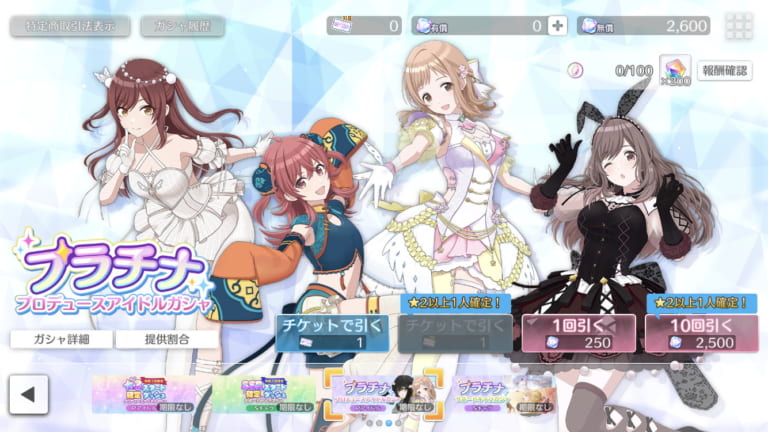This screenshot has width=768, height=432.
Task: Click the exchange item icon beside 0/100
Action: coord(673,70)
